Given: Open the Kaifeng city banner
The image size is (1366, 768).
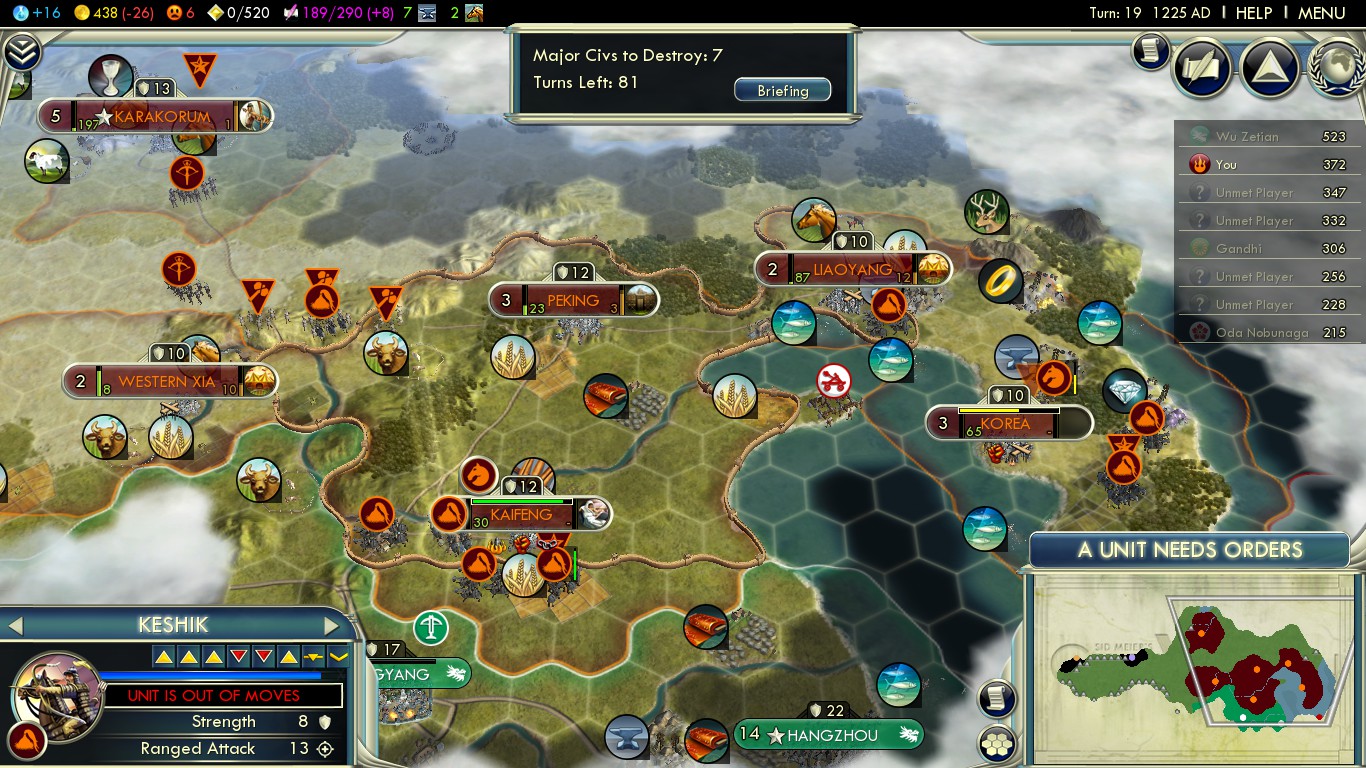Looking at the screenshot, I should [521, 515].
